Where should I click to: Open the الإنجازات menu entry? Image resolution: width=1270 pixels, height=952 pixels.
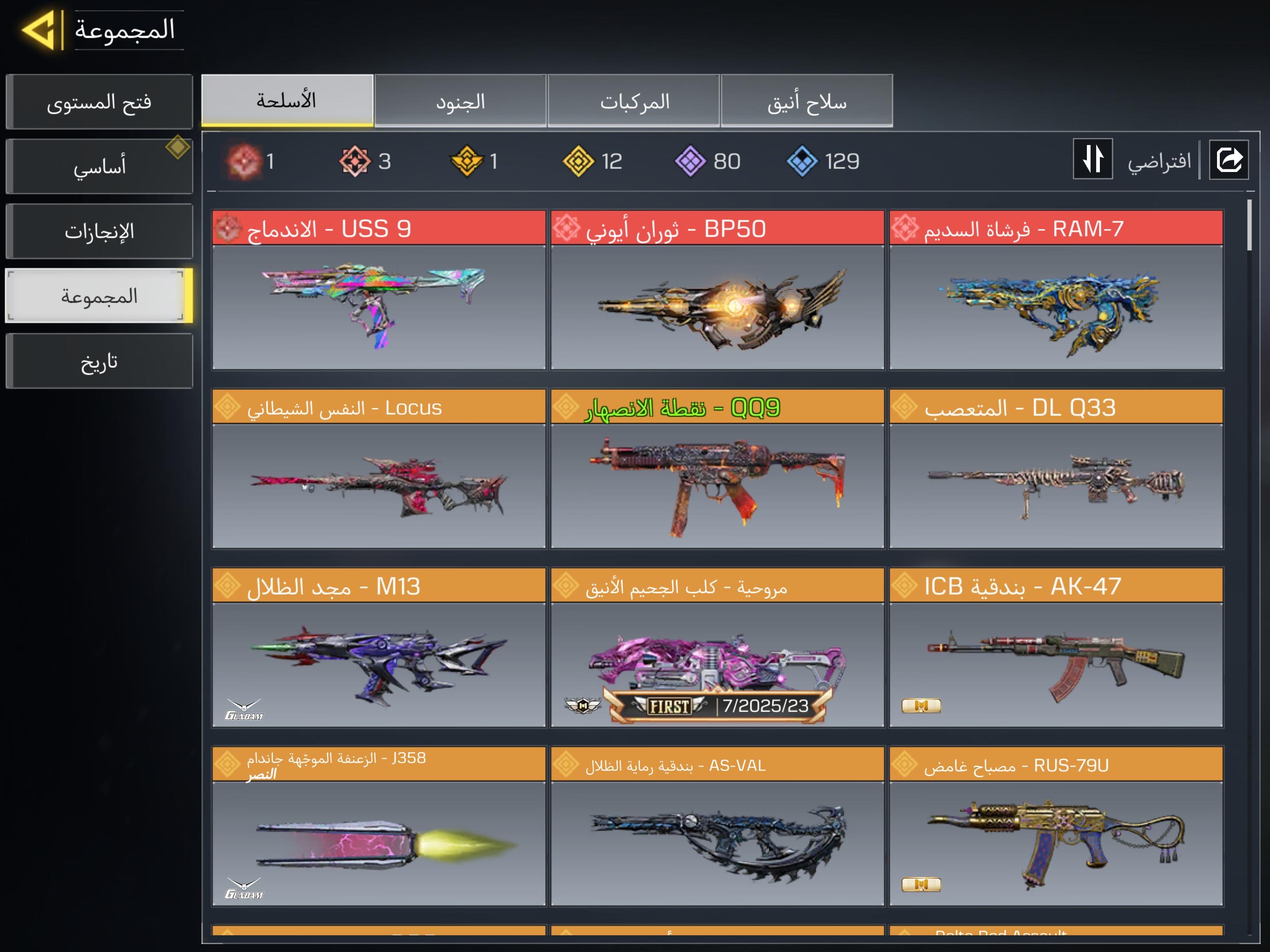point(99,231)
